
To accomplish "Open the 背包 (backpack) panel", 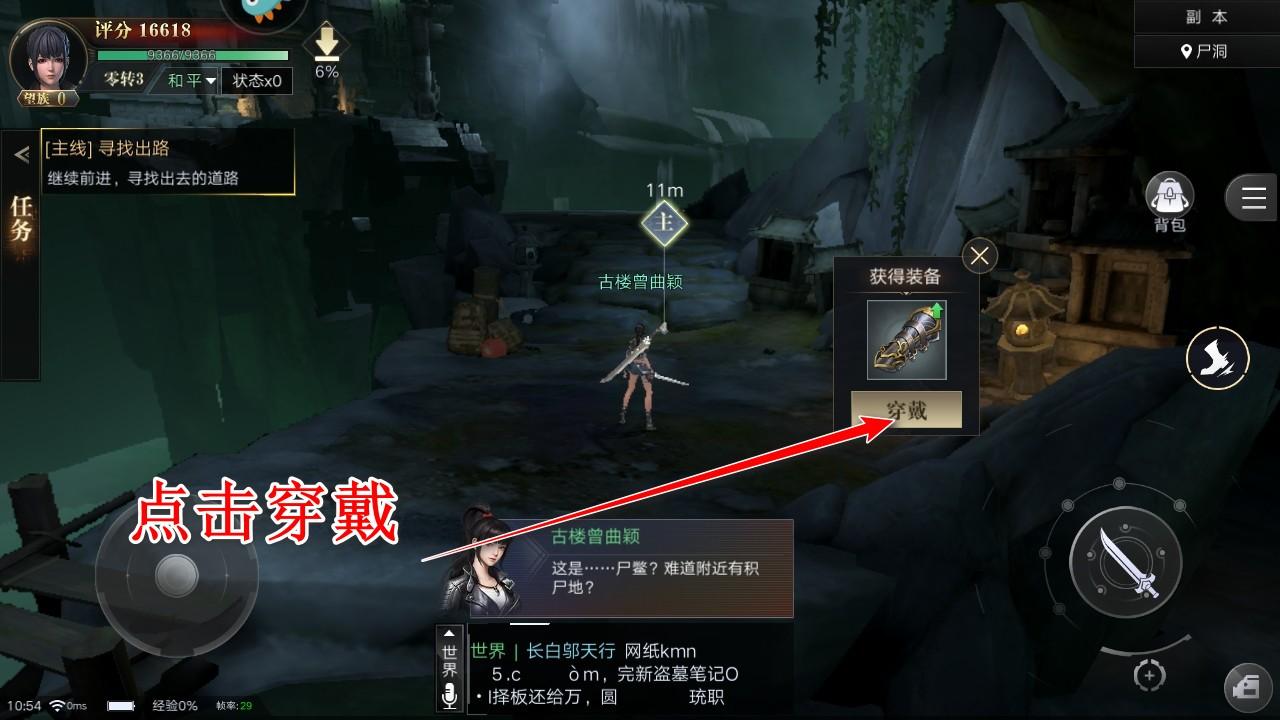I will [1168, 195].
